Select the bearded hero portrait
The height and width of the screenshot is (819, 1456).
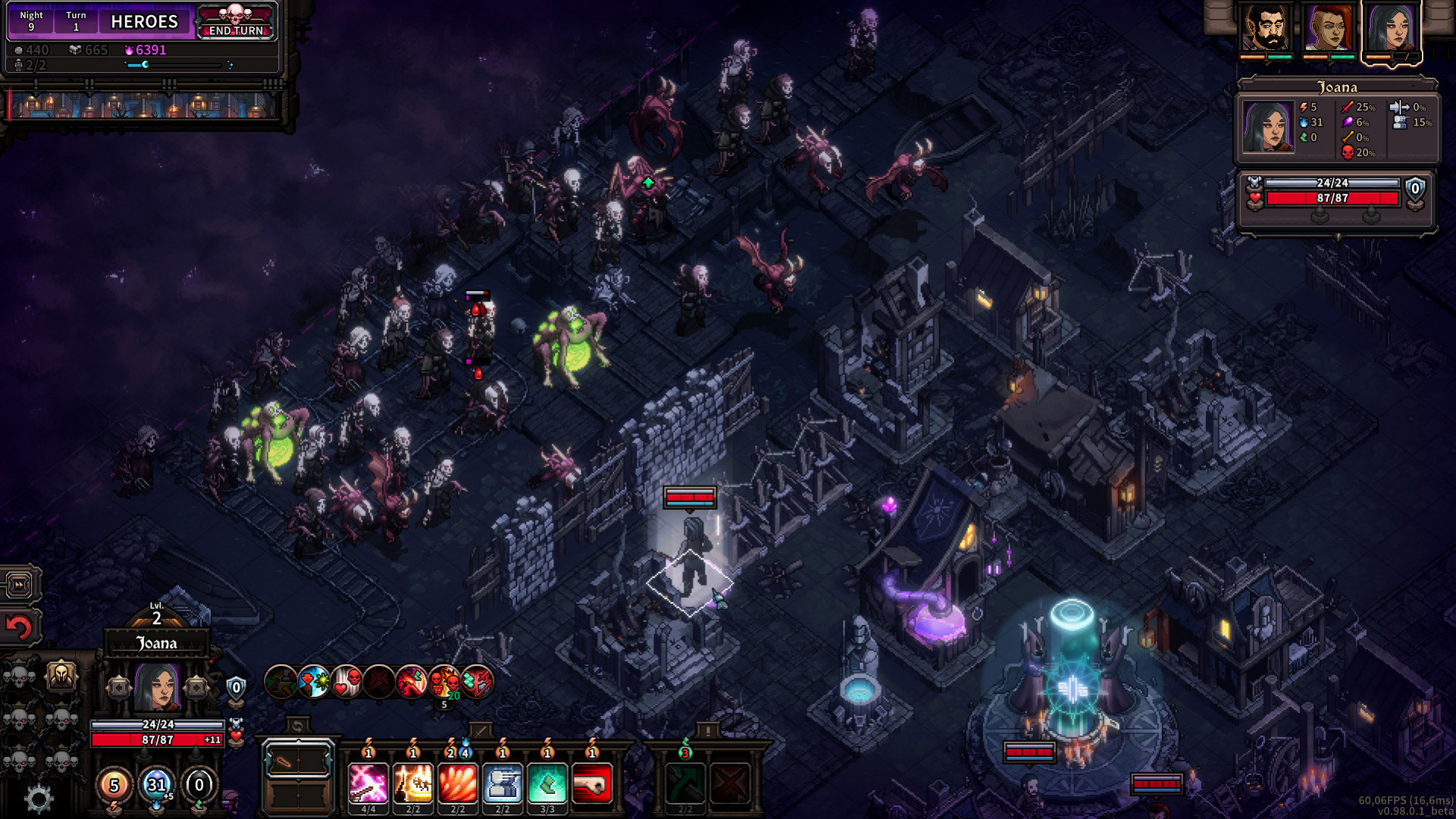[x=1265, y=28]
